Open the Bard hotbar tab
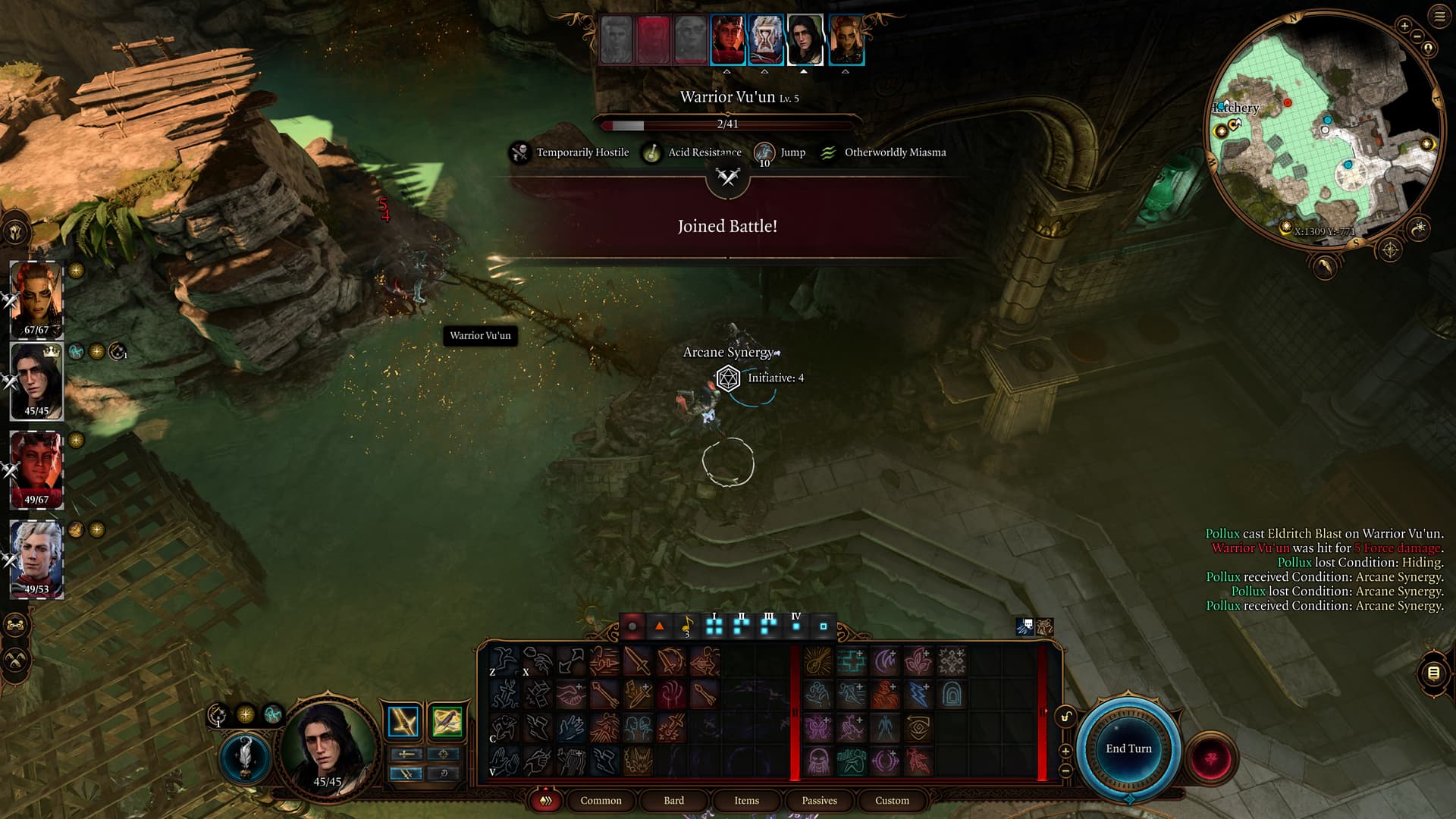The width and height of the screenshot is (1456, 819). 673,800
